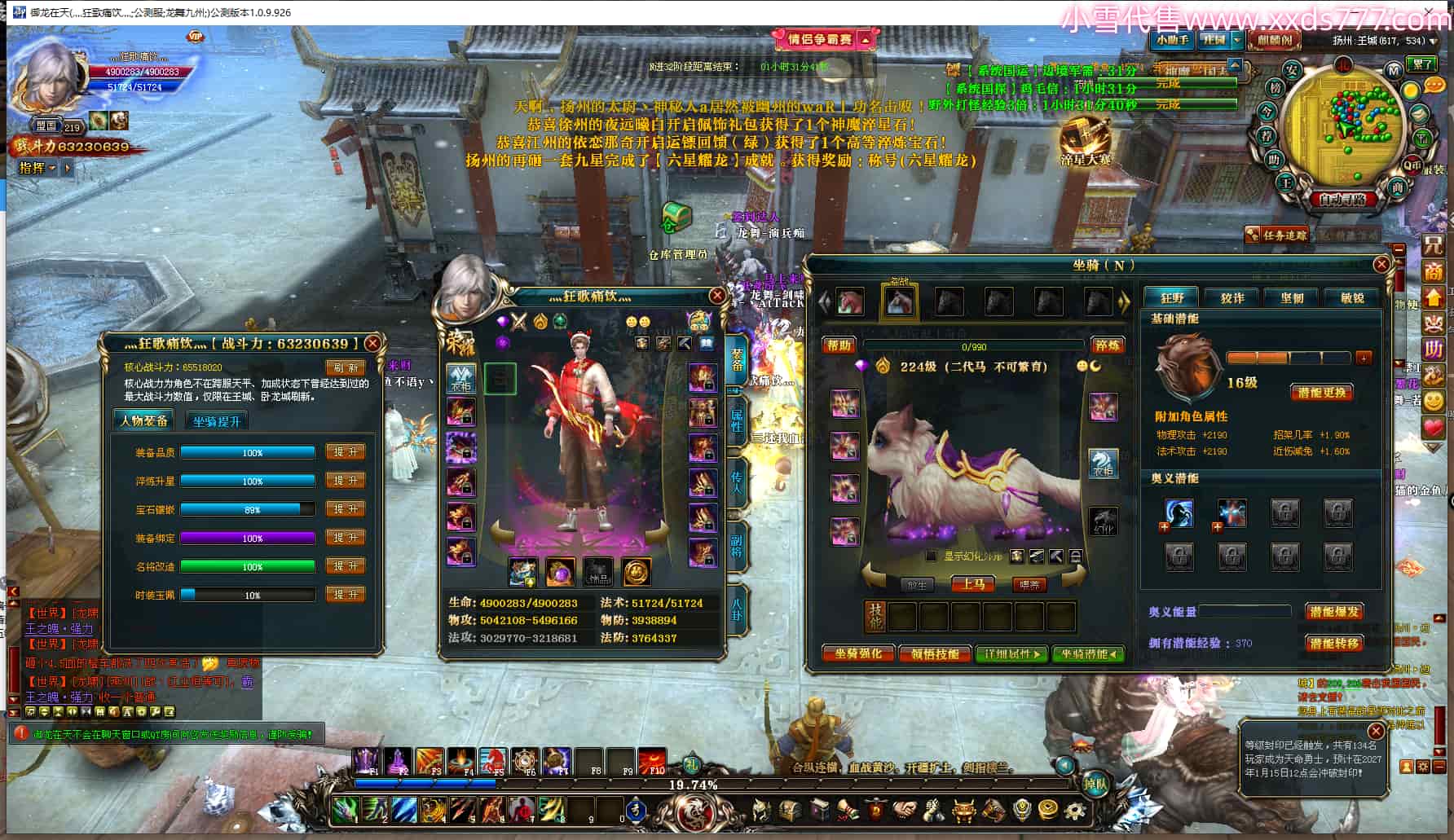Toggle the 显示幻化外形 checkbox
This screenshot has width=1454, height=840.
pyautogui.click(x=932, y=556)
